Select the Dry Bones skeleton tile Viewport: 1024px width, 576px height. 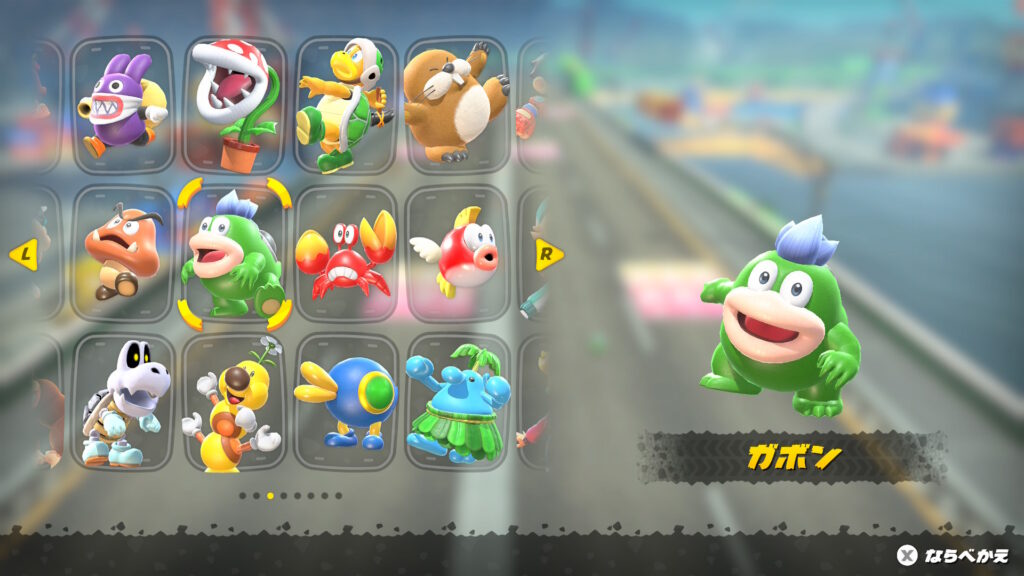pyautogui.click(x=123, y=402)
